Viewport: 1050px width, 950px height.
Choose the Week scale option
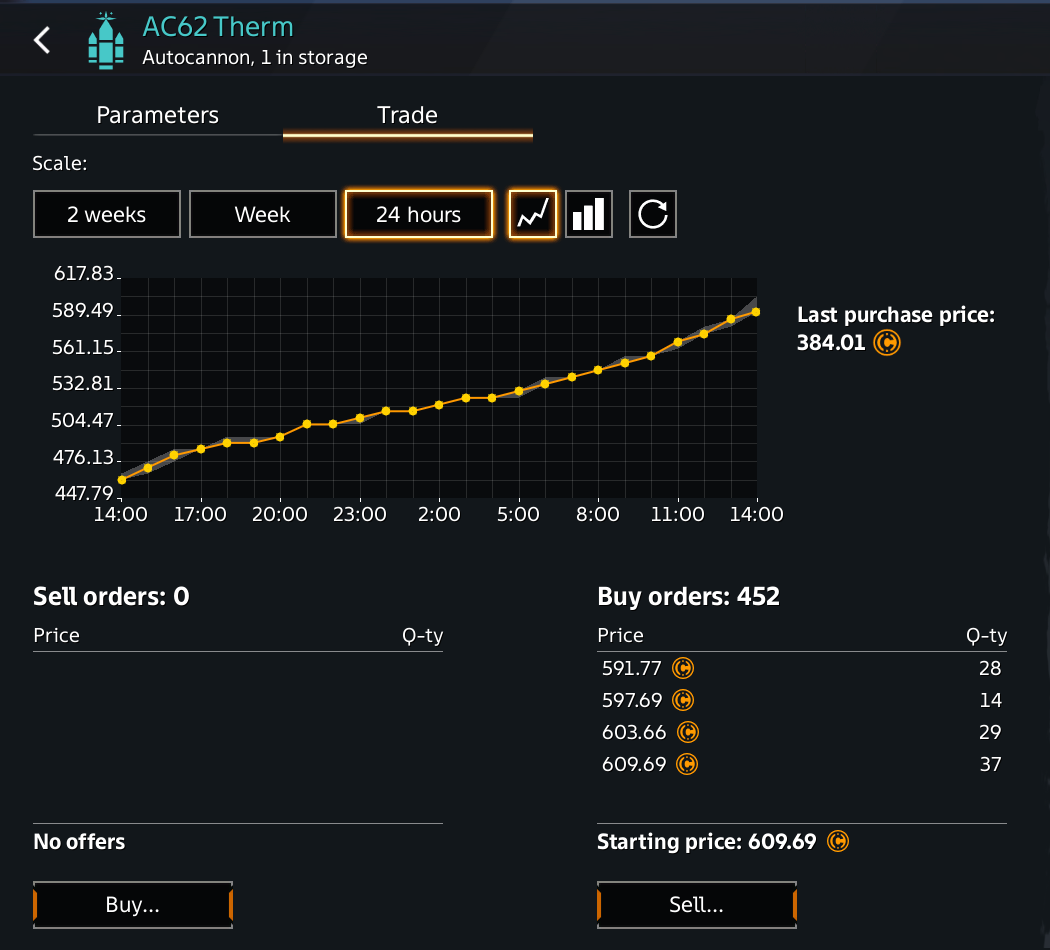tap(262, 214)
